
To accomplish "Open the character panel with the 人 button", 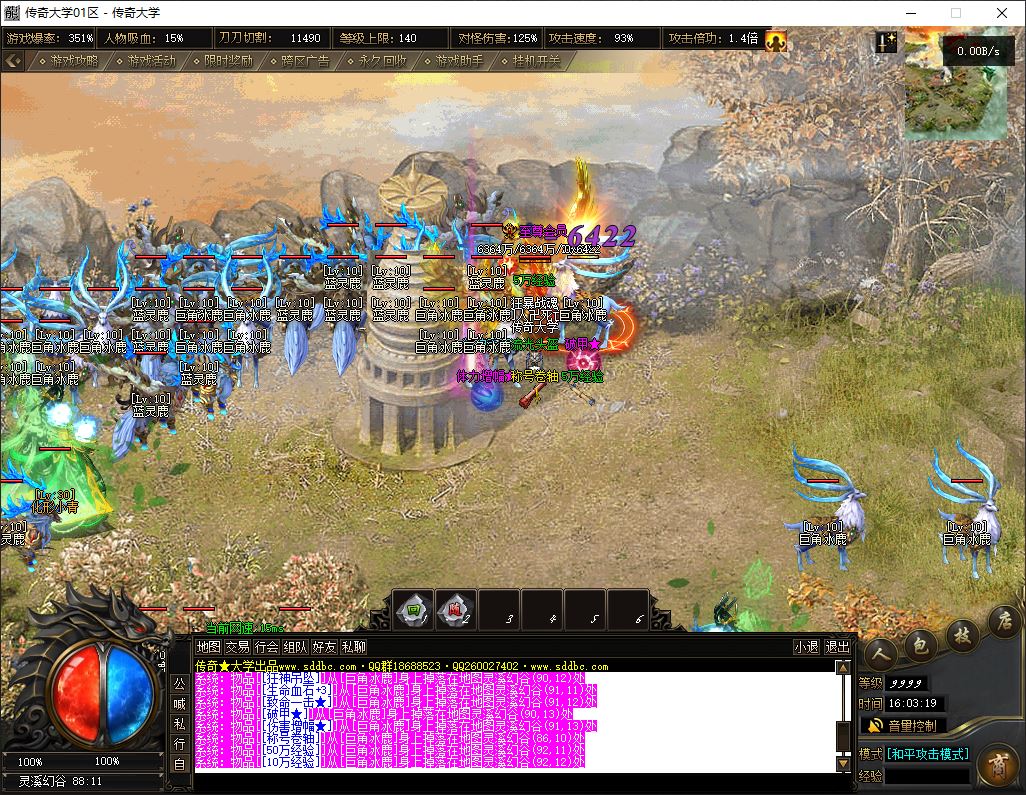I will 881,654.
